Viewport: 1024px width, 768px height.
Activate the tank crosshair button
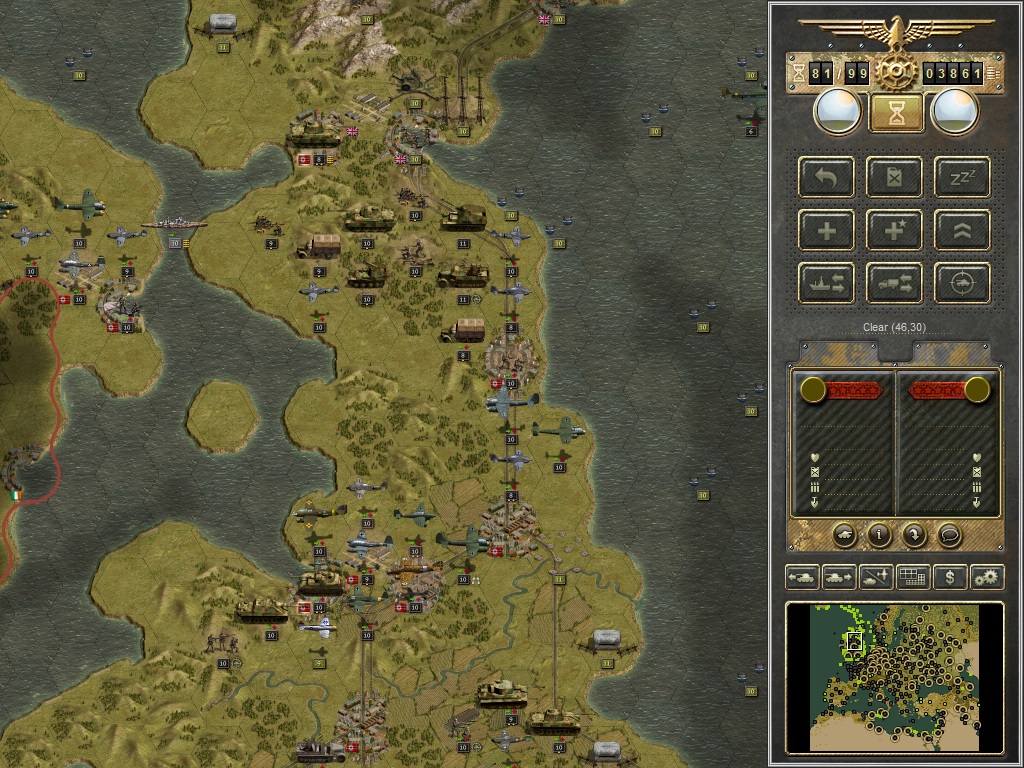pos(962,283)
